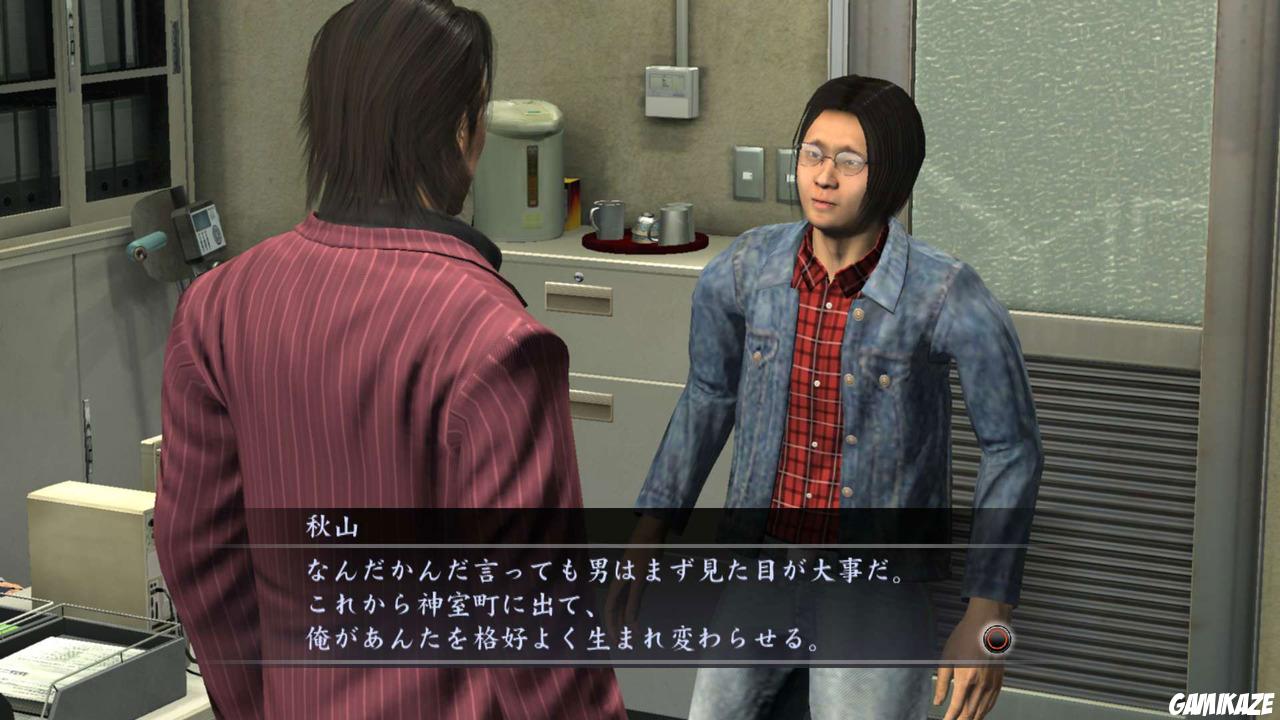Click the electric water boiler on the cabinet
The height and width of the screenshot is (720, 1280).
525,170
